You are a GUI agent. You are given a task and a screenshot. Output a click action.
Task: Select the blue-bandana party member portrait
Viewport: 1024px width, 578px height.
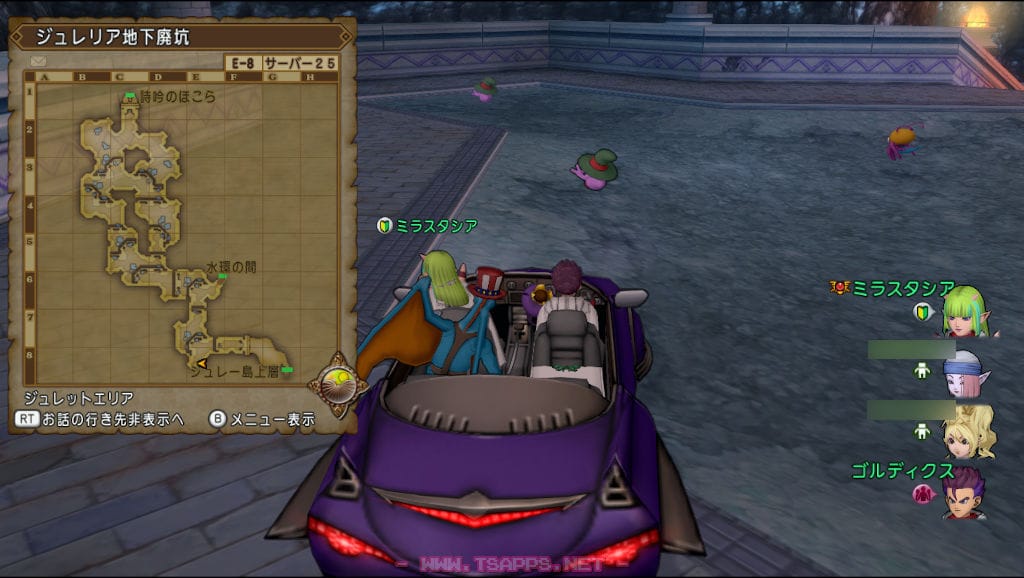point(965,372)
